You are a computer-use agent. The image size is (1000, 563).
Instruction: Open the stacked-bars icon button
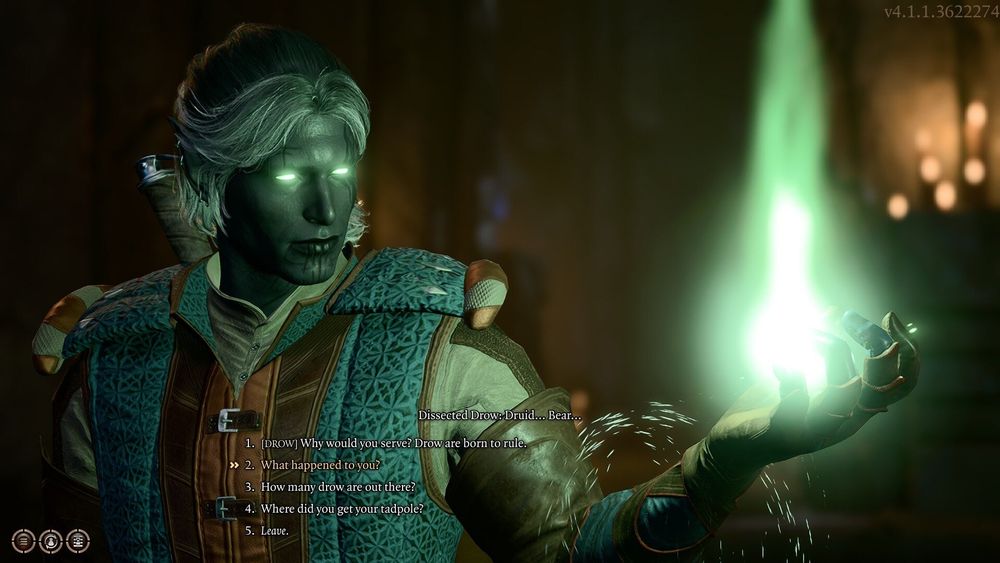(77, 541)
